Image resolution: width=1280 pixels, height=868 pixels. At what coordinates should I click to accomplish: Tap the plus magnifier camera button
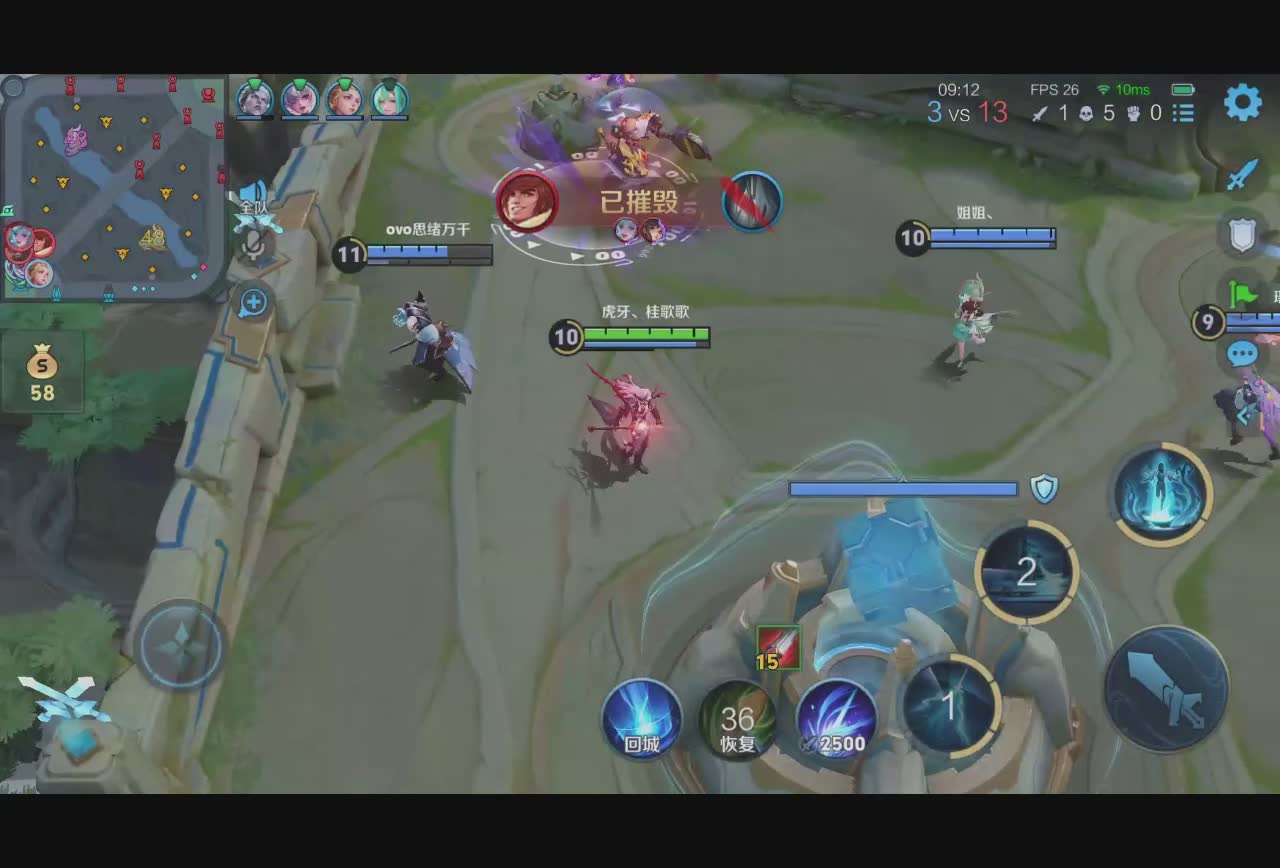(253, 301)
